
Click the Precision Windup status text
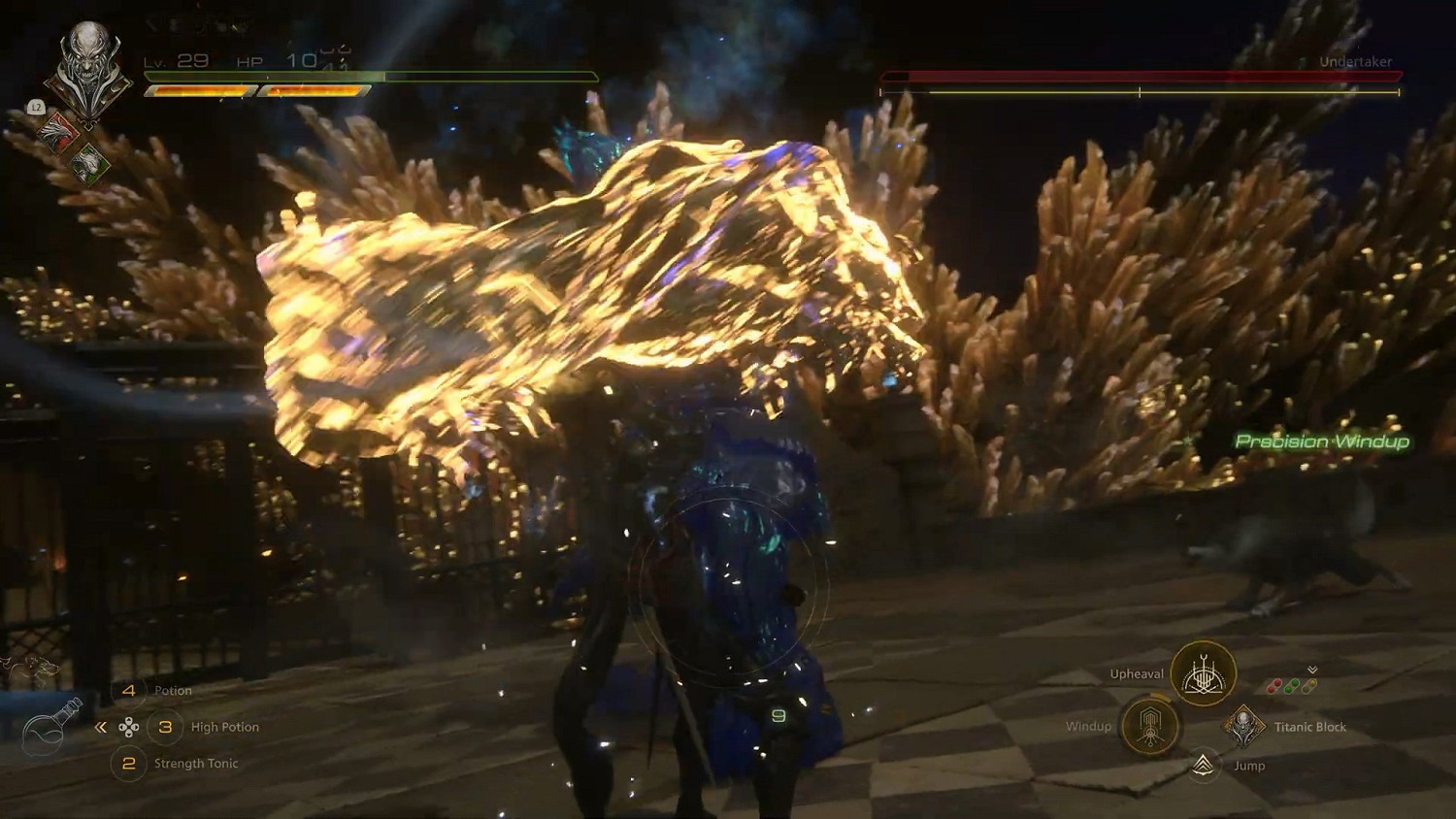(1322, 441)
